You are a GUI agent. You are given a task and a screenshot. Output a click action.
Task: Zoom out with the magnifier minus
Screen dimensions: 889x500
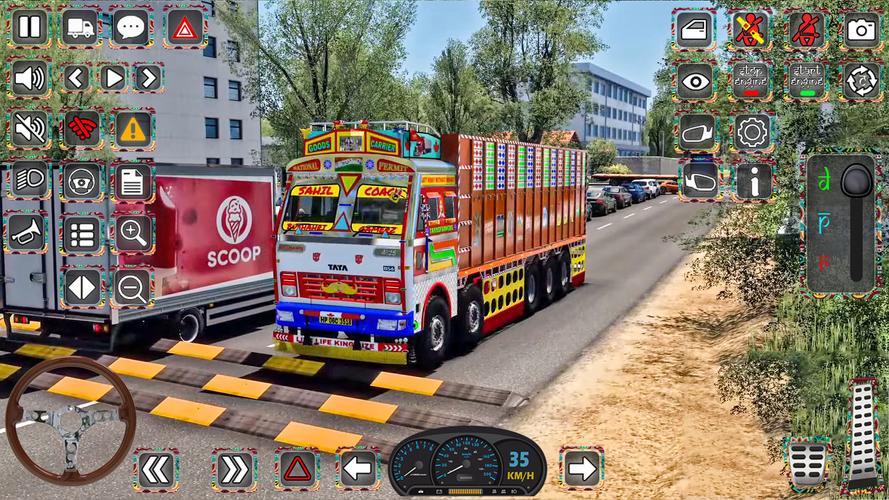132,287
